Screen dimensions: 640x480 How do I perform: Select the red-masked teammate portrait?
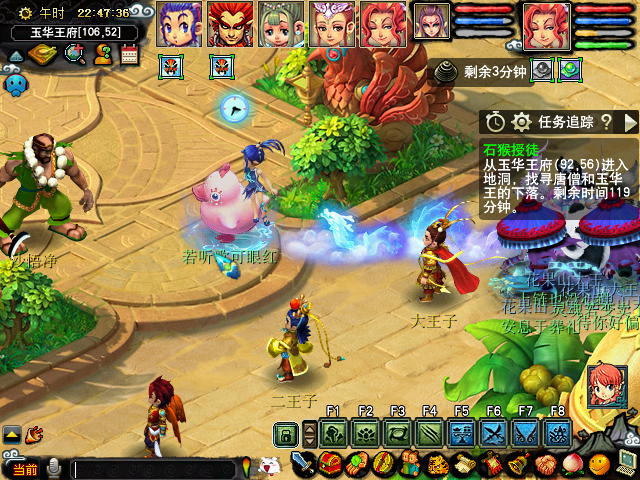coord(230,24)
